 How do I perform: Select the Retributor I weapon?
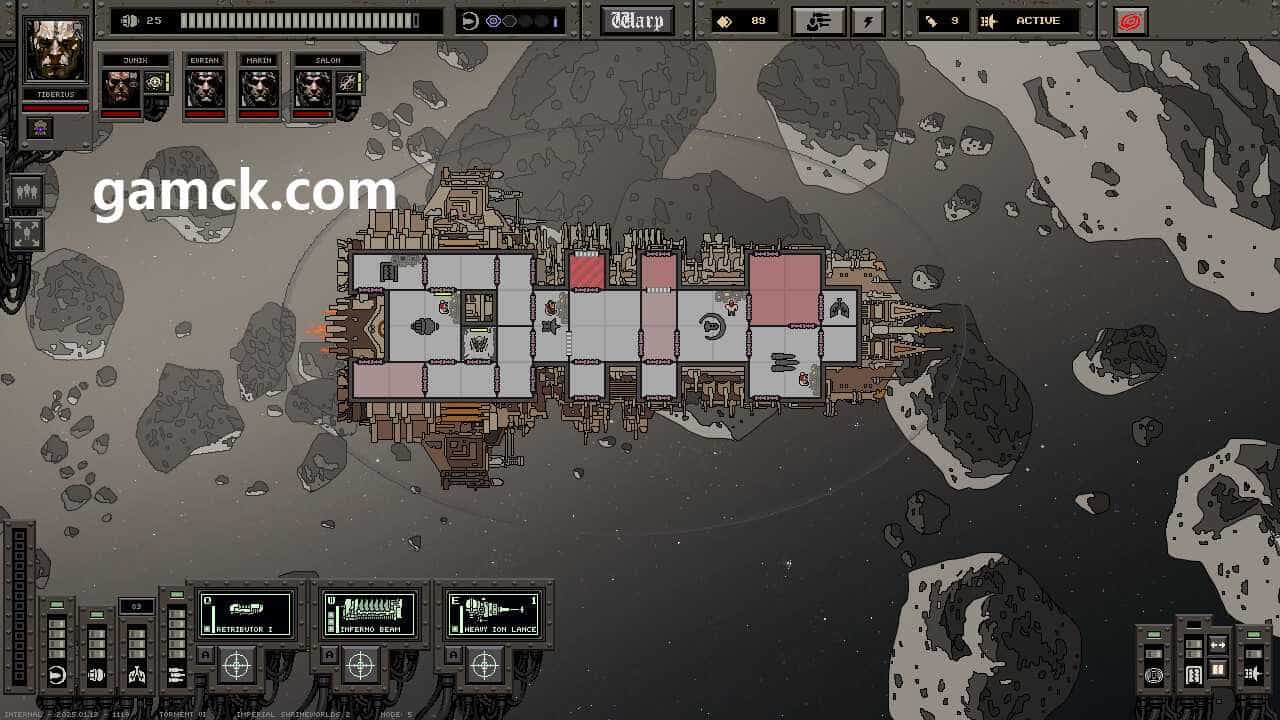click(x=245, y=614)
